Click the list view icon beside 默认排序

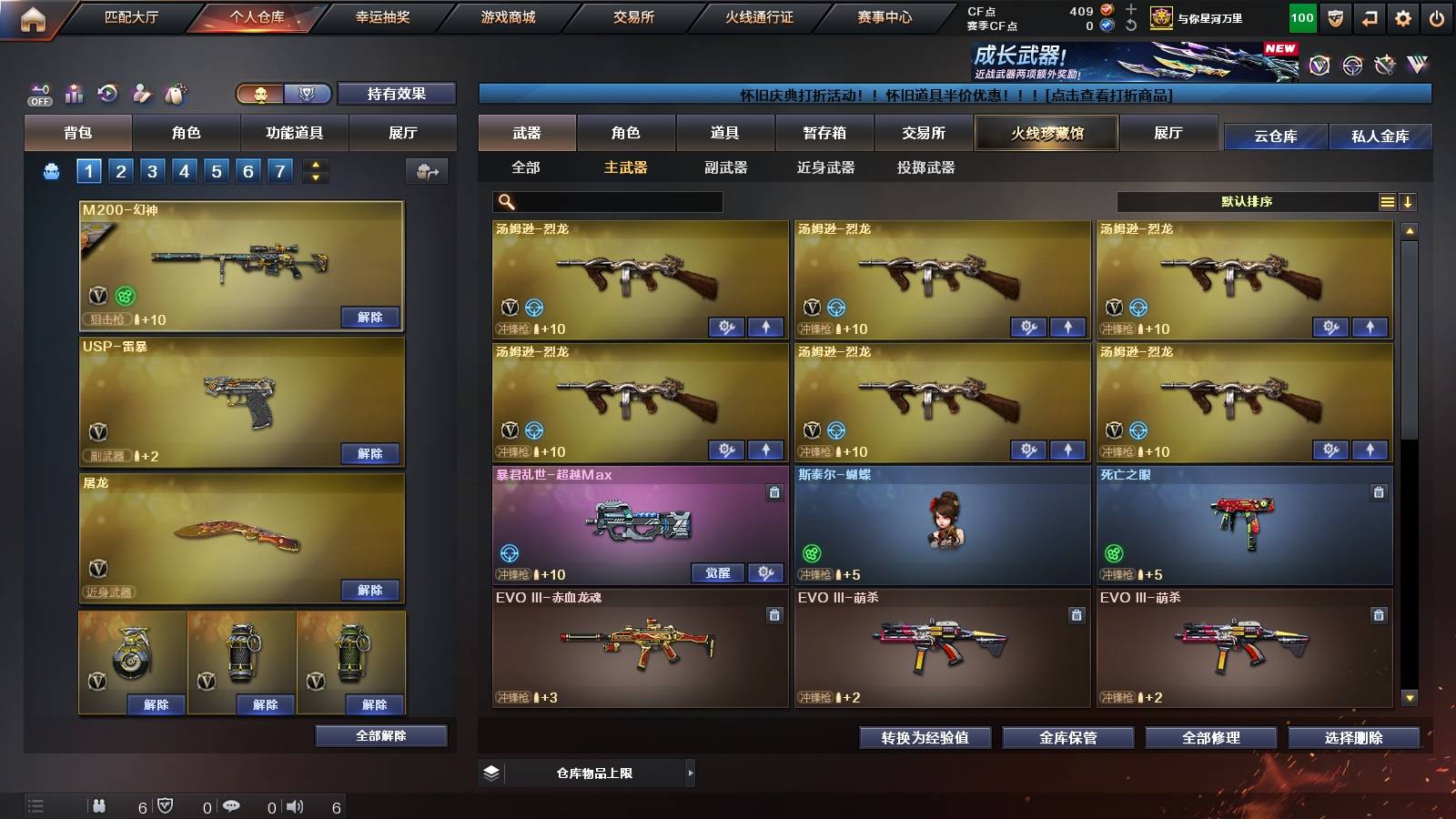click(x=1386, y=201)
